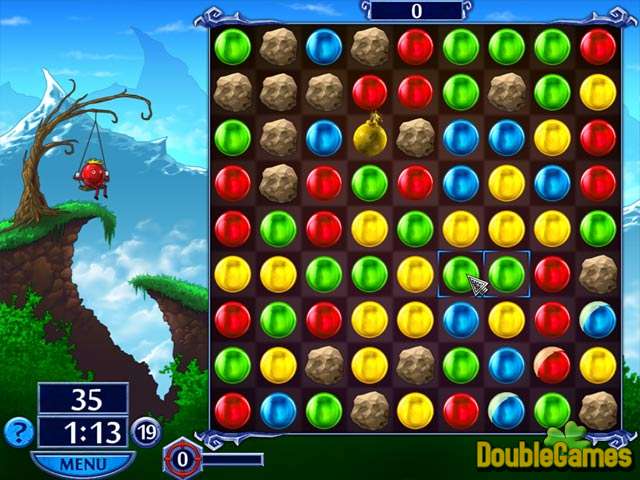Select the yellow bomb tile on the board

(x=370, y=137)
